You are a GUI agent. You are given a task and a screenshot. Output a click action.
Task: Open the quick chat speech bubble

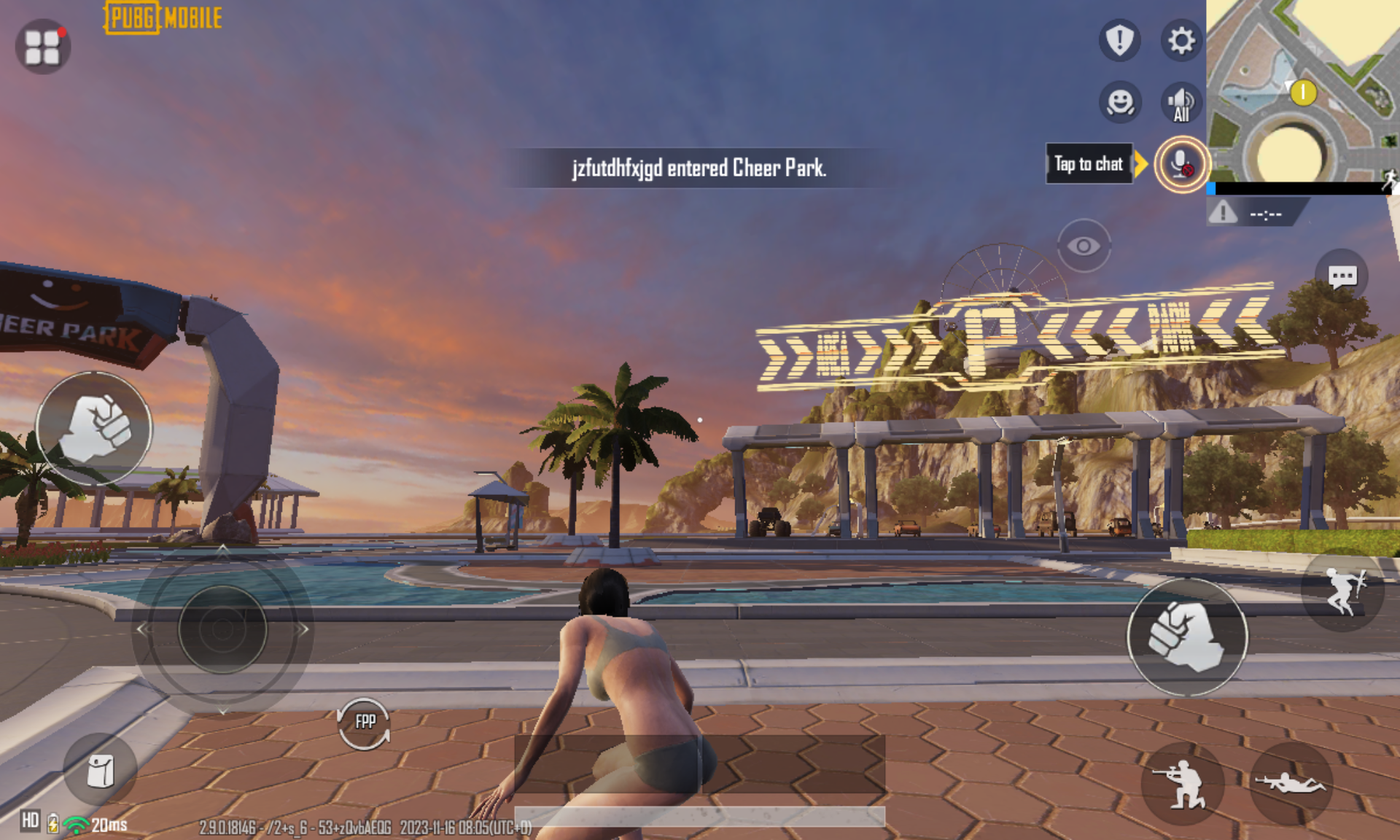[x=1342, y=276]
